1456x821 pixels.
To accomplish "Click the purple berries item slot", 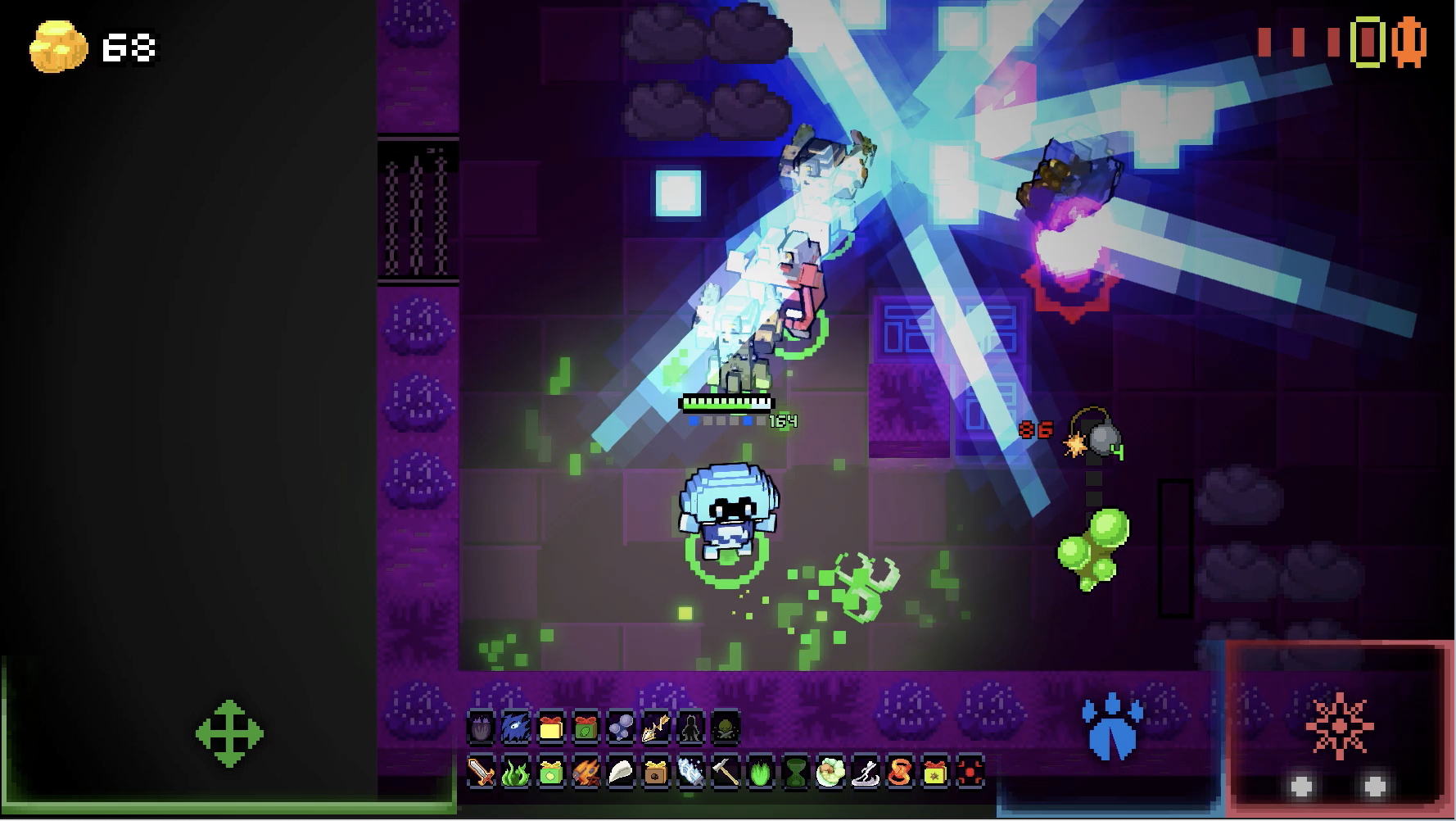I will pyautogui.click(x=620, y=727).
